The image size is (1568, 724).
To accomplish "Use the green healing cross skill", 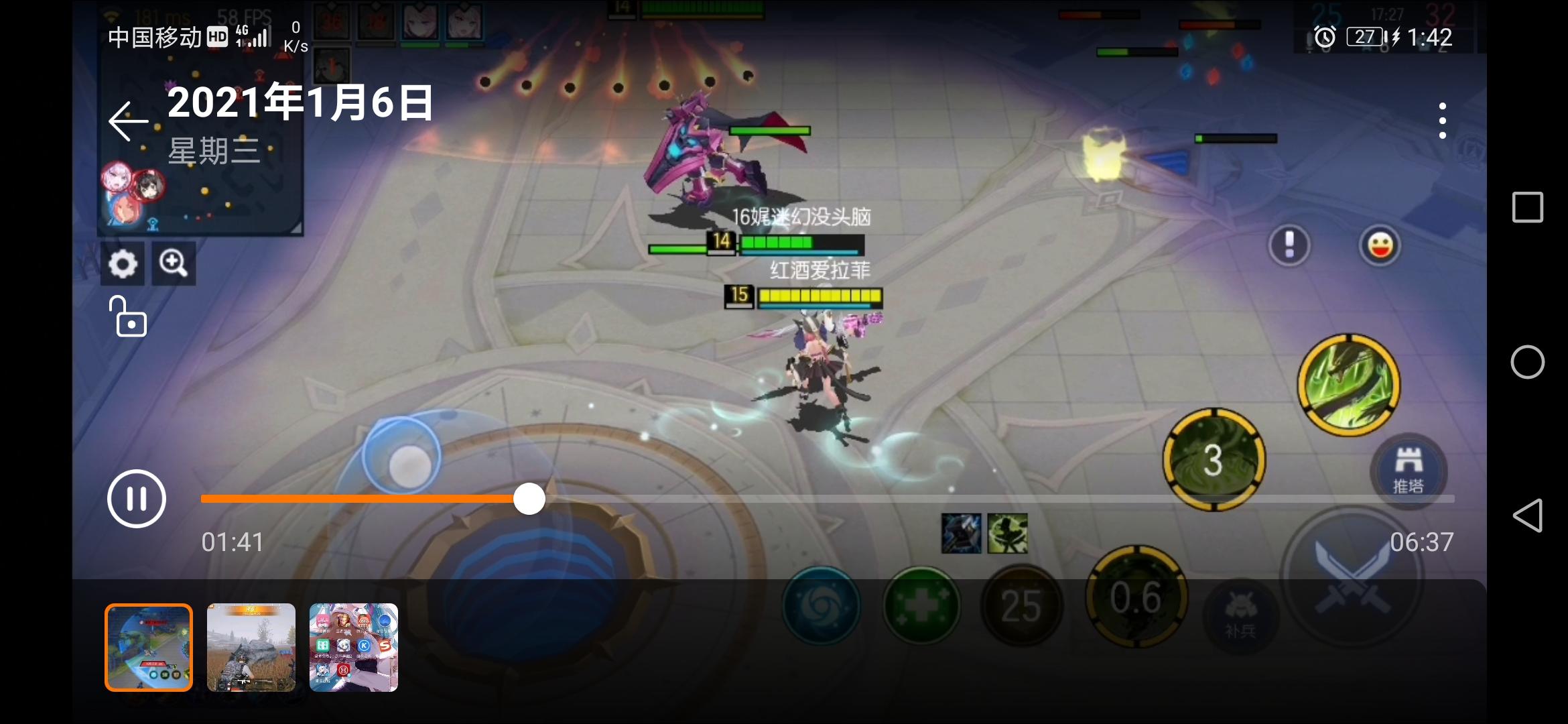I will [920, 605].
